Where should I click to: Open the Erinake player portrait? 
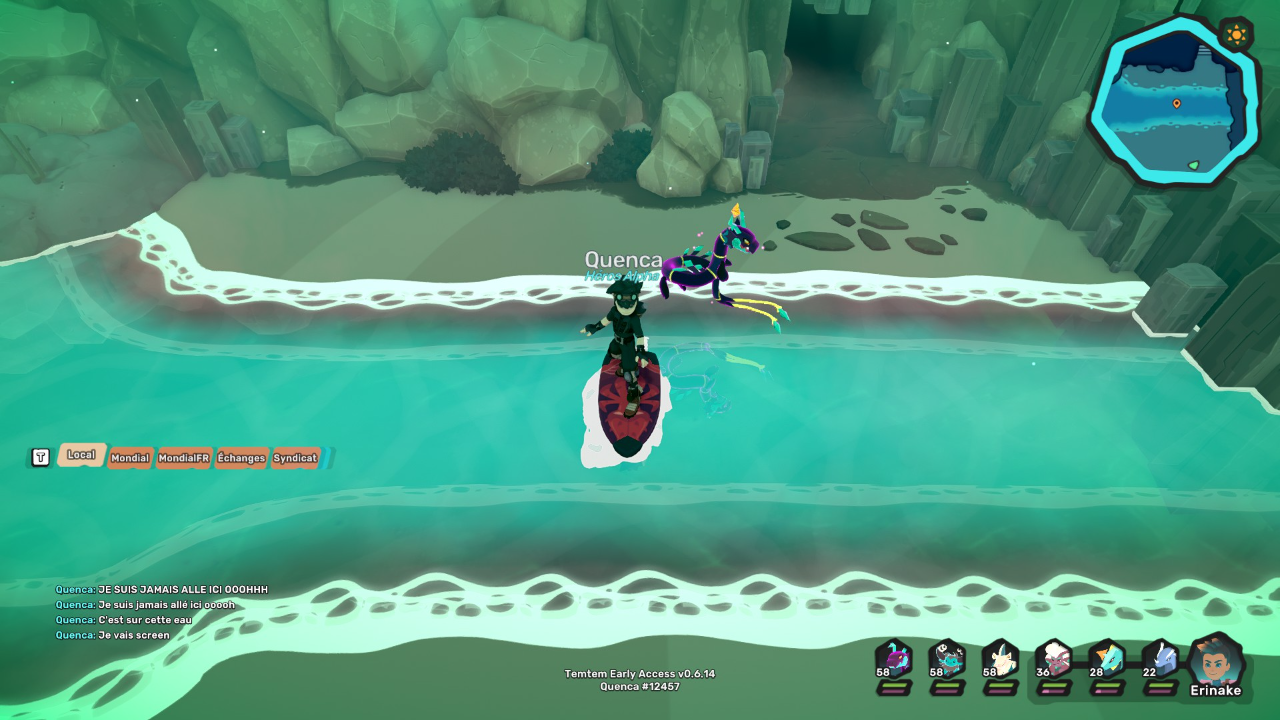click(1216, 663)
